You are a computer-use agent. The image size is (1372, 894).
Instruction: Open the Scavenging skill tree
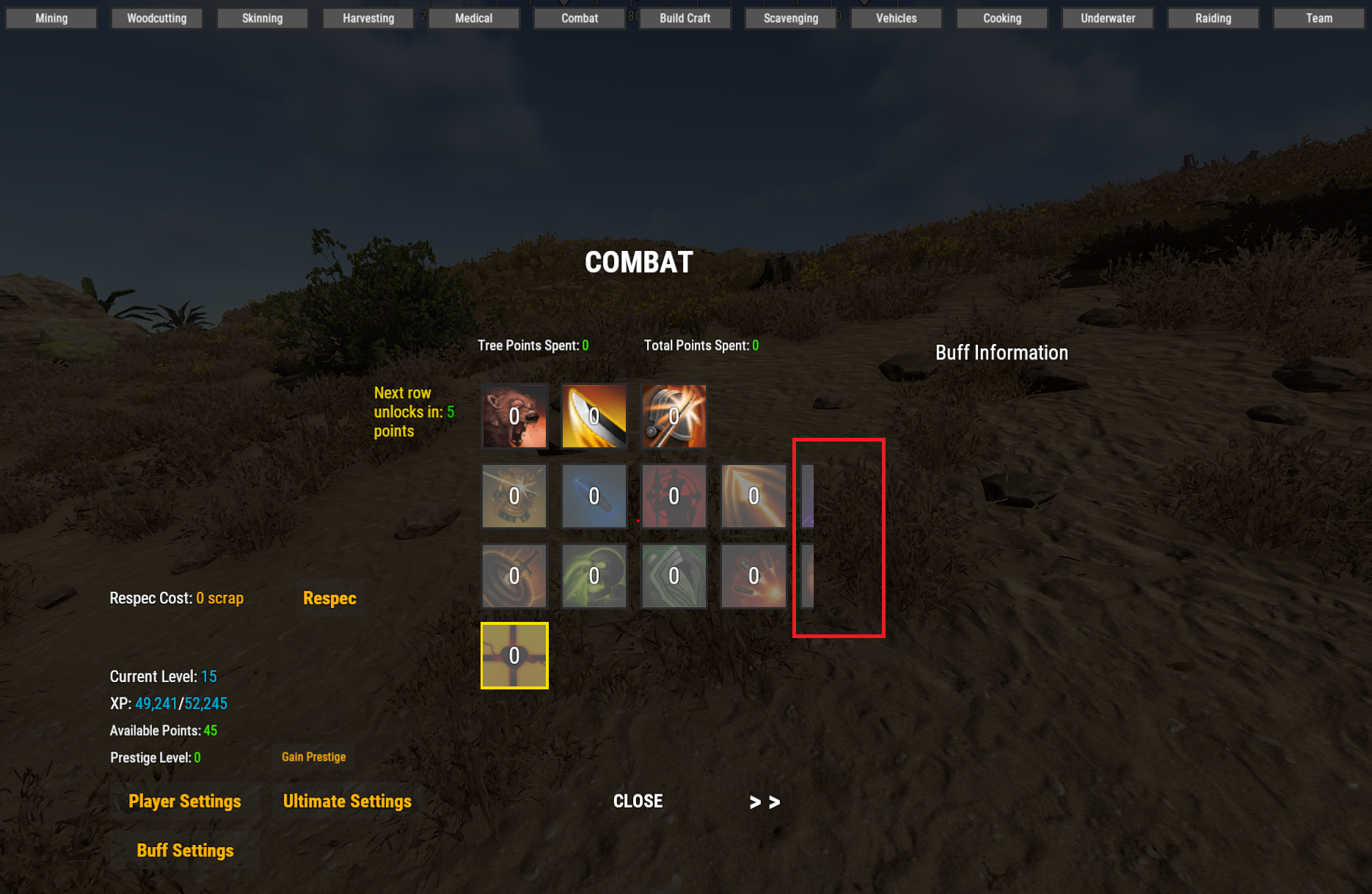pyautogui.click(x=790, y=18)
